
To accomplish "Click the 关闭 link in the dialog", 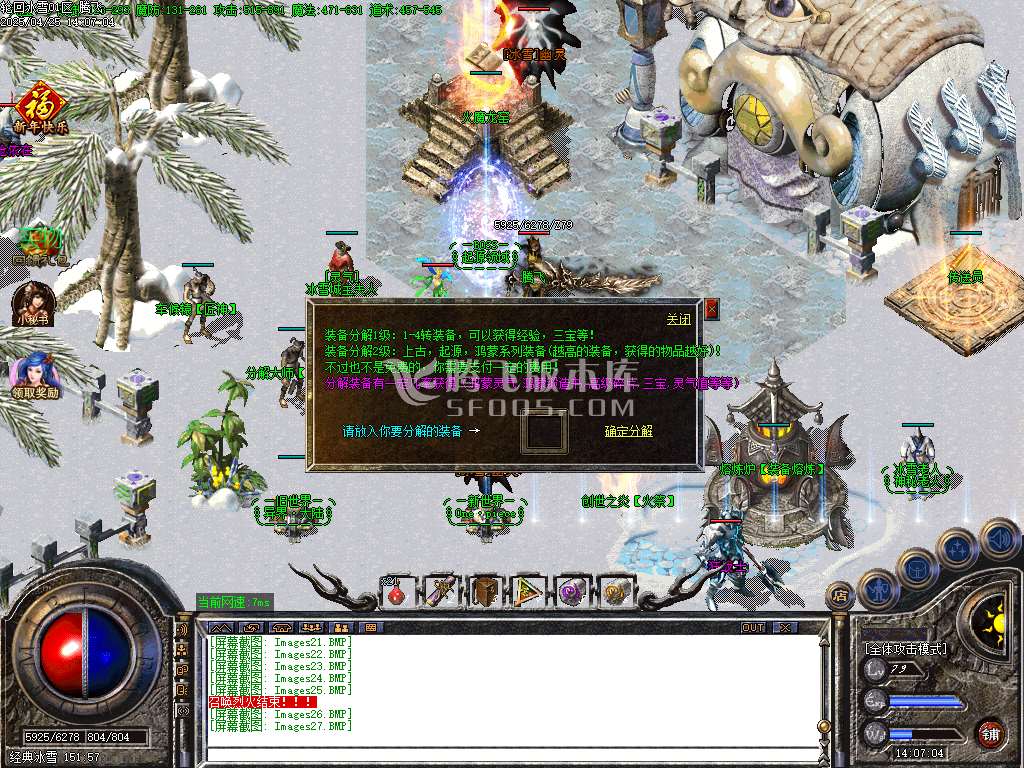I will [678, 319].
